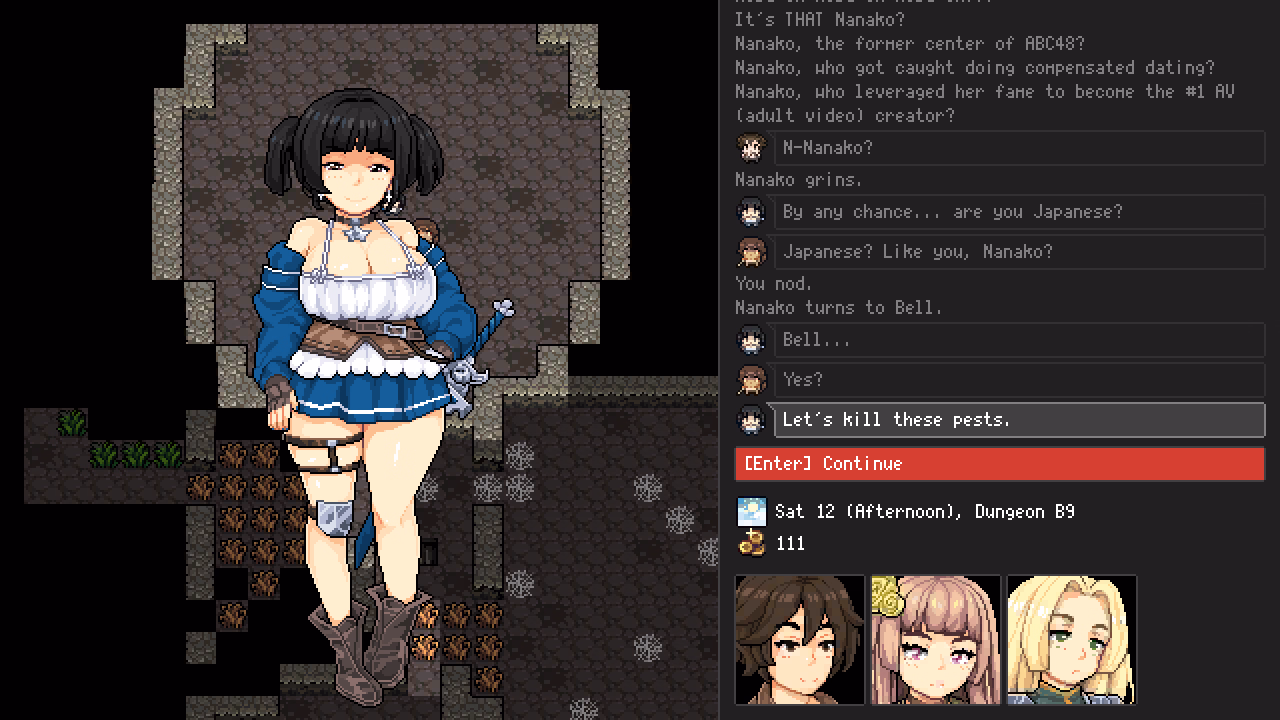Click the speaker icon beside "Japanese? Like you, Nanako?"
Viewport: 1280px width, 720px height.
click(752, 252)
